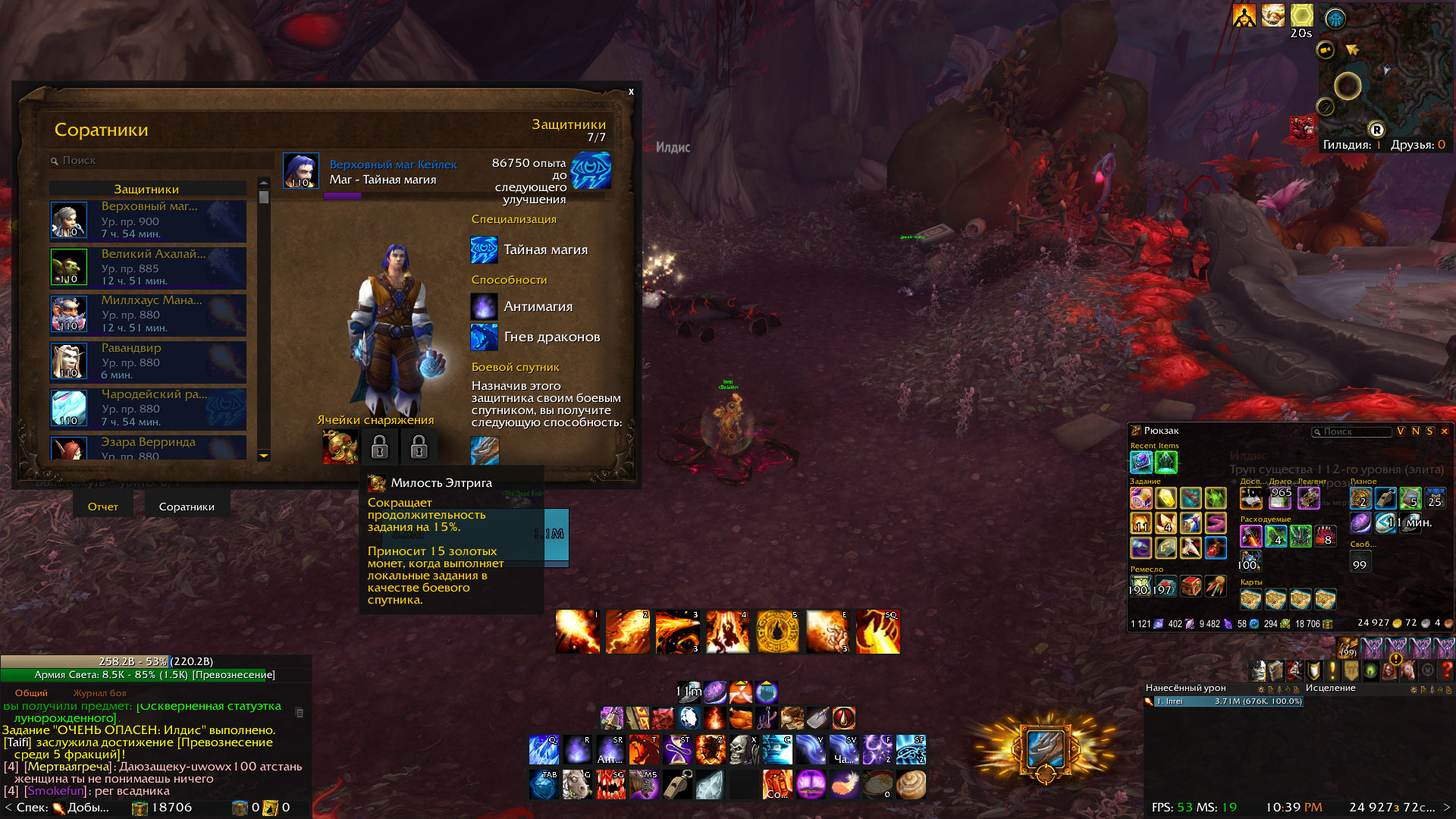Close the Рюкзак bag window

tap(1445, 431)
